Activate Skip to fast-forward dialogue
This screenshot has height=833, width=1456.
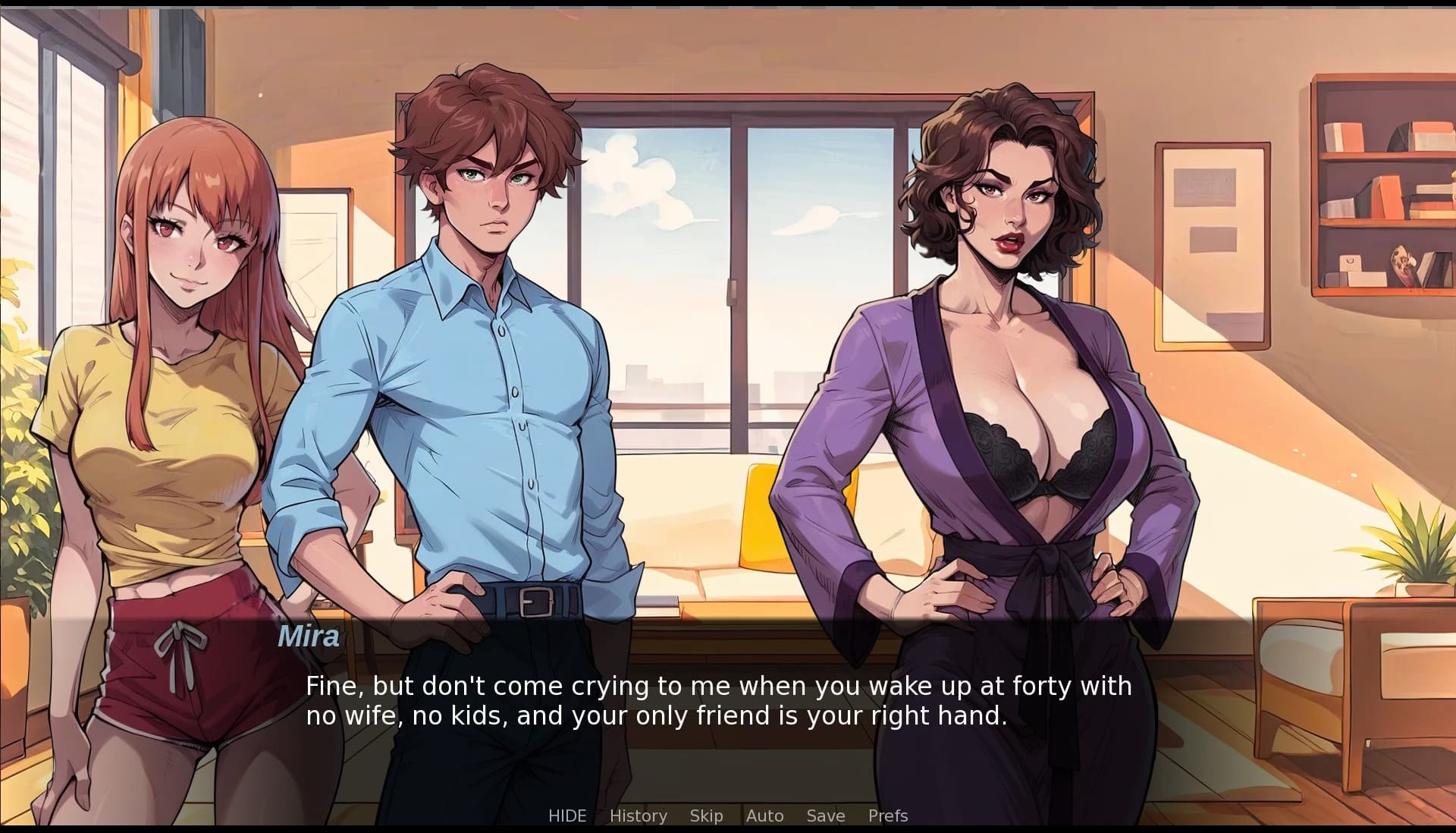click(x=706, y=816)
